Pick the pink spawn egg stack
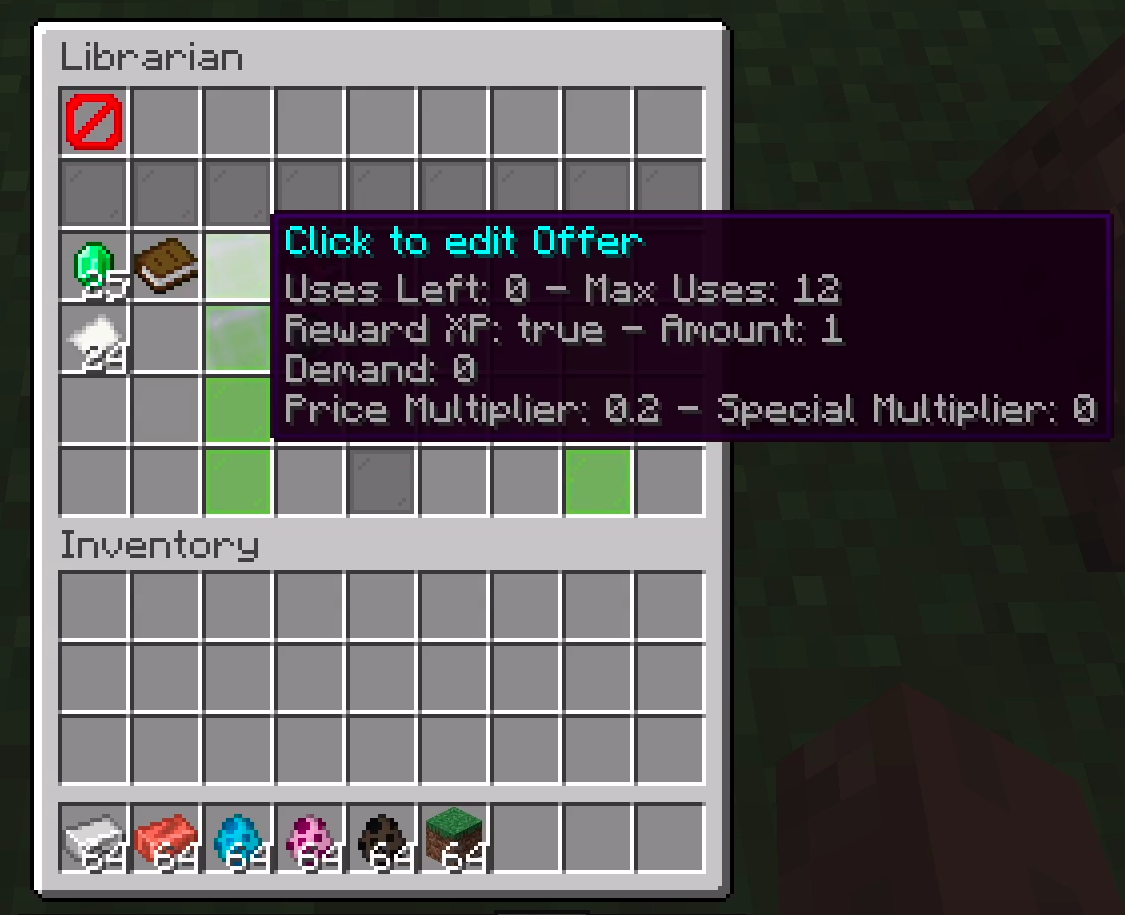This screenshot has height=915, width=1125. pos(310,837)
